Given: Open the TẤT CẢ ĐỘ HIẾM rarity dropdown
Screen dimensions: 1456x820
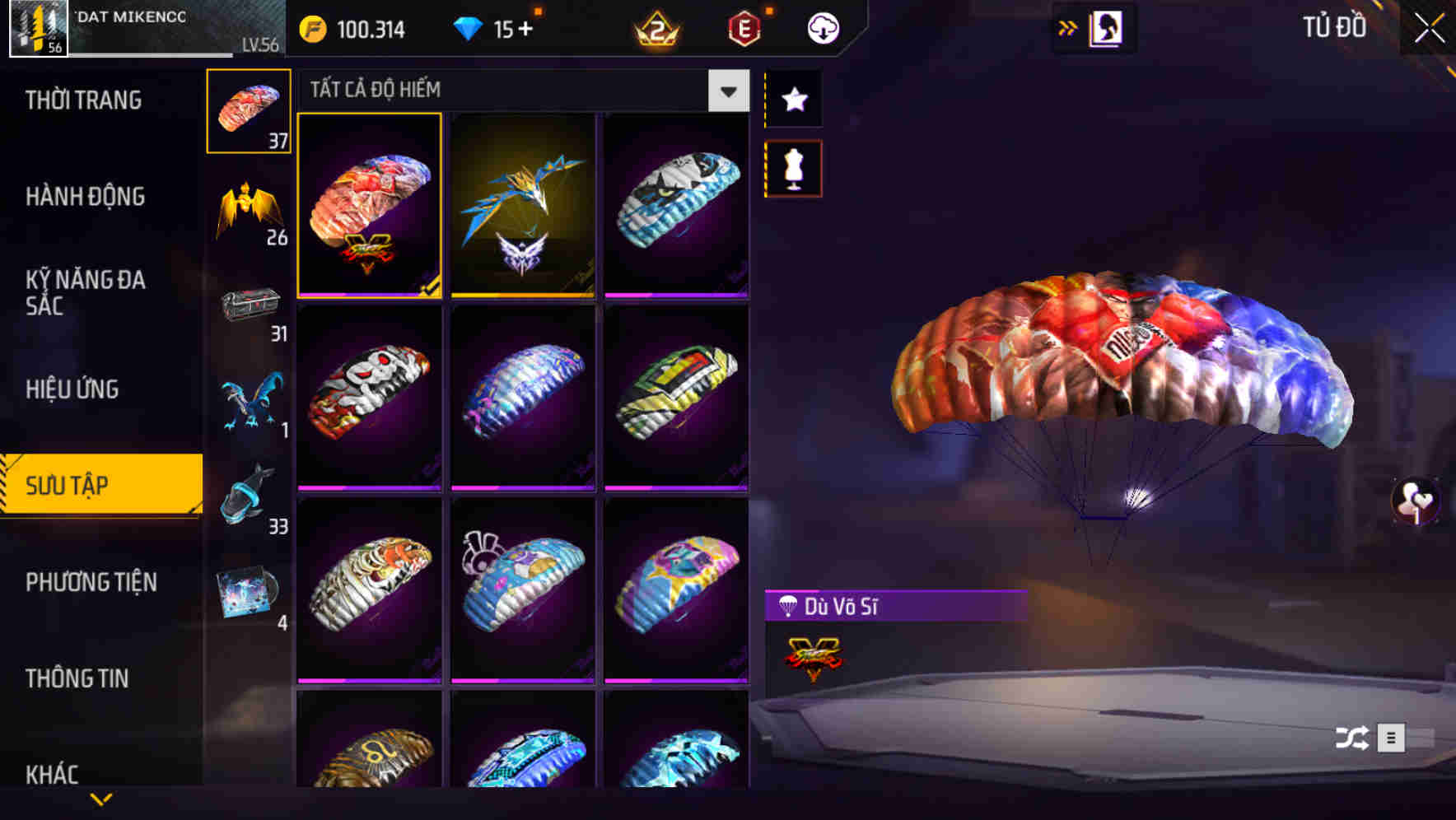Looking at the screenshot, I should point(727,91).
